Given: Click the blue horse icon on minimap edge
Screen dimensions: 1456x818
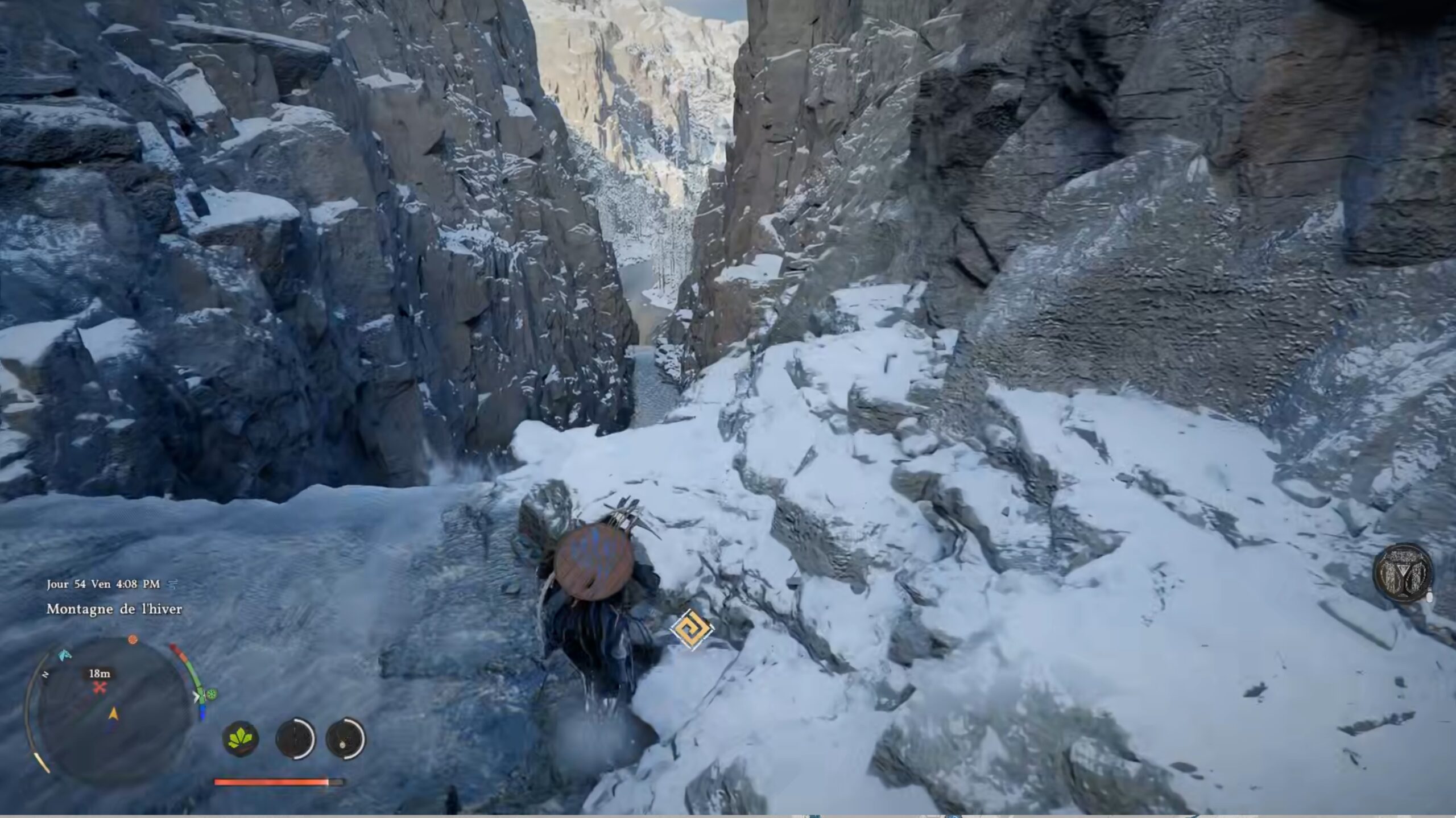Looking at the screenshot, I should click(x=65, y=654).
